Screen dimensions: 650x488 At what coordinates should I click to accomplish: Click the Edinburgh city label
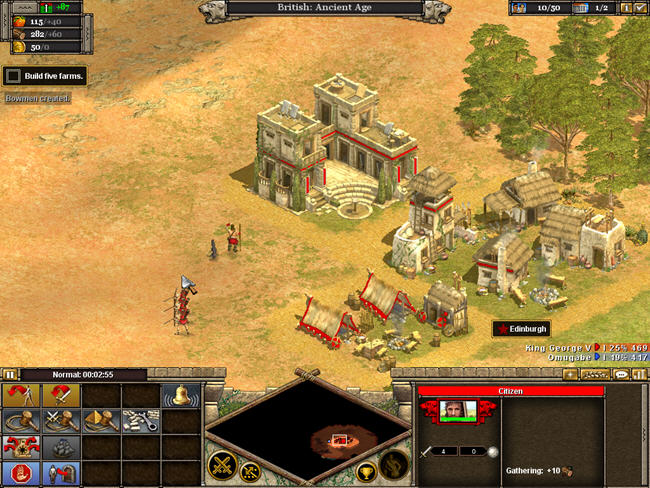point(521,329)
